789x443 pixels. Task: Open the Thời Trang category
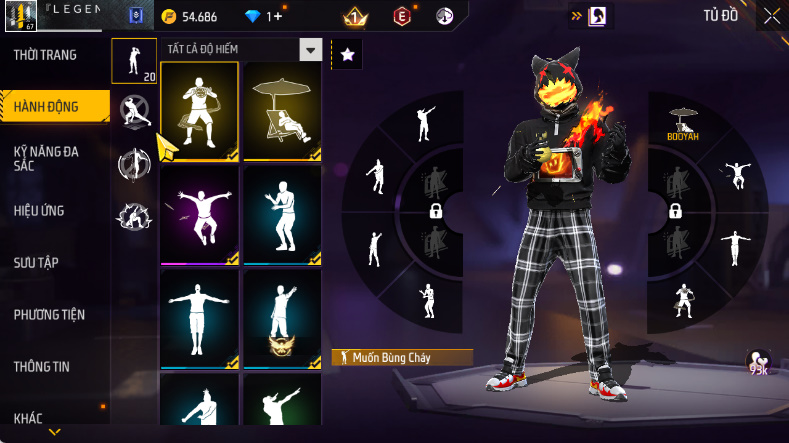coord(45,55)
